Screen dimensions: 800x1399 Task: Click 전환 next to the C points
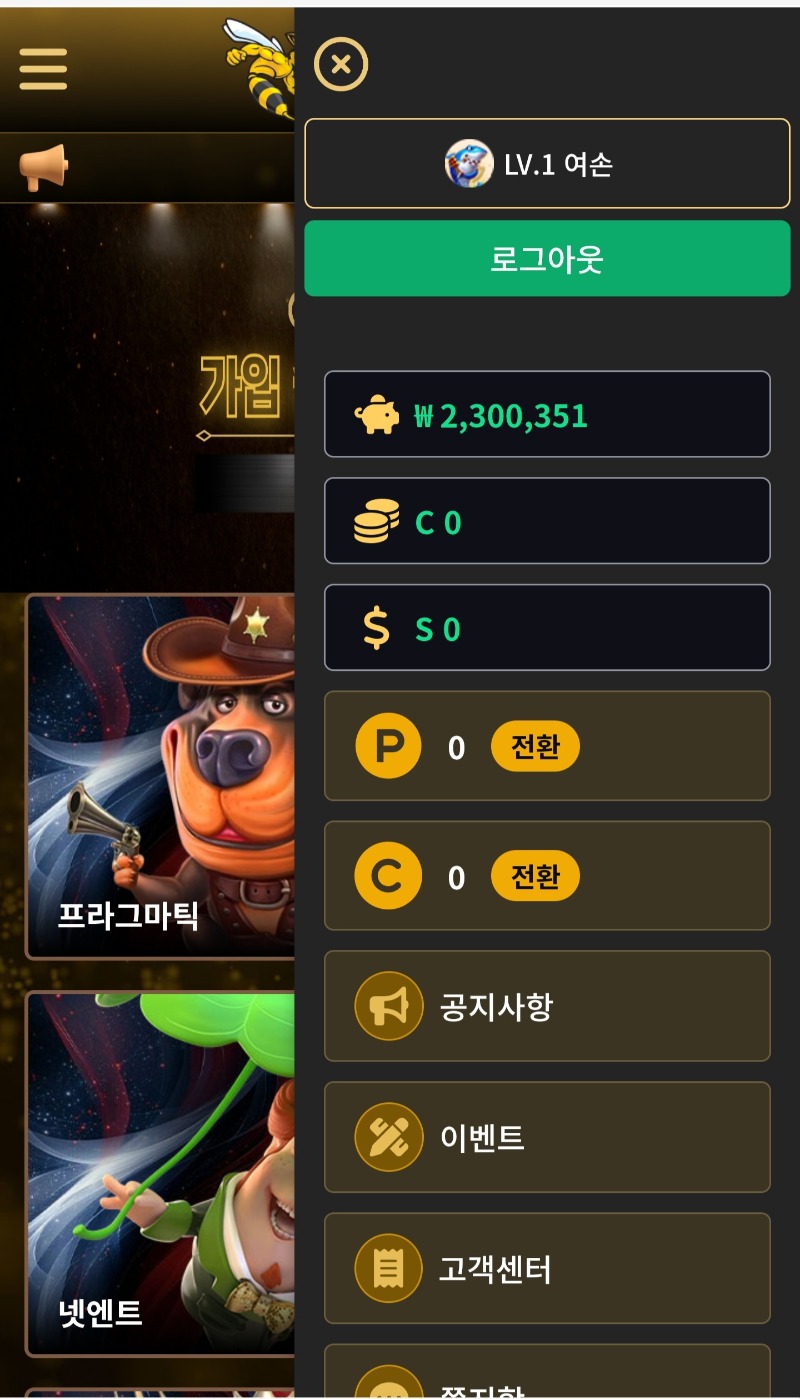point(535,877)
